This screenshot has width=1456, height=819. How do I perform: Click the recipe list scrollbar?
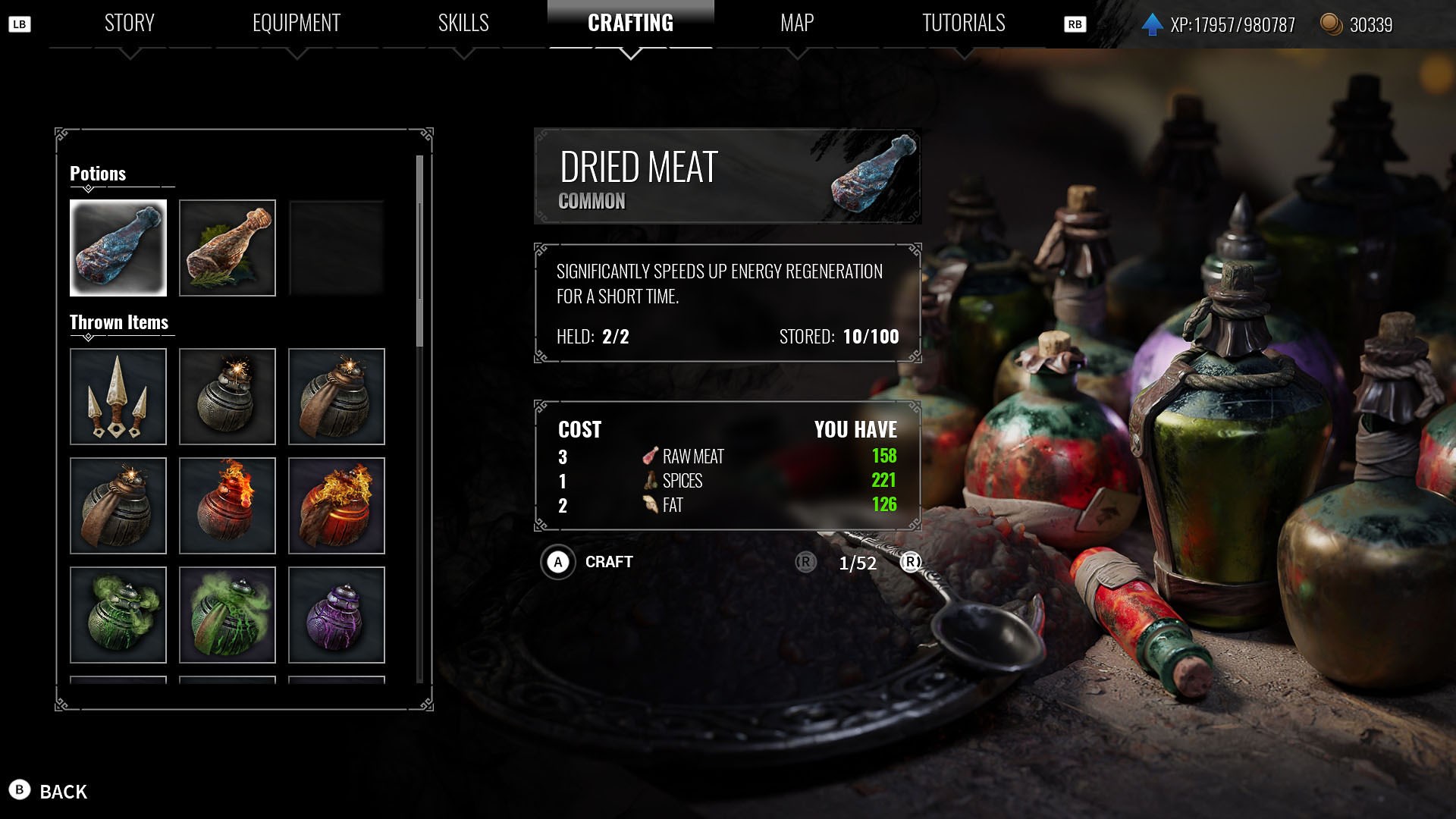coord(419,250)
